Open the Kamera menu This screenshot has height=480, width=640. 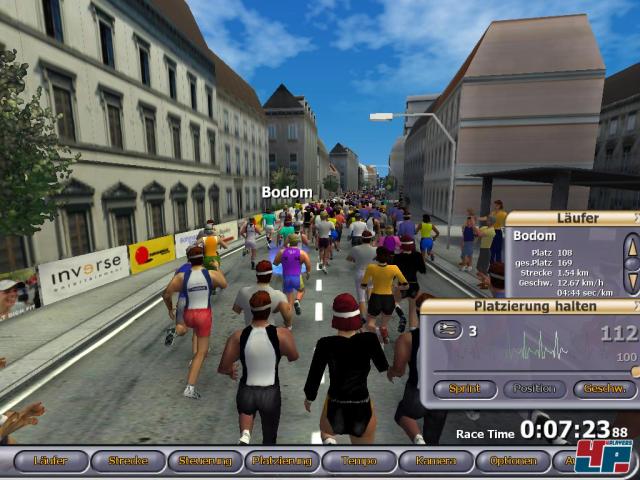tap(436, 461)
